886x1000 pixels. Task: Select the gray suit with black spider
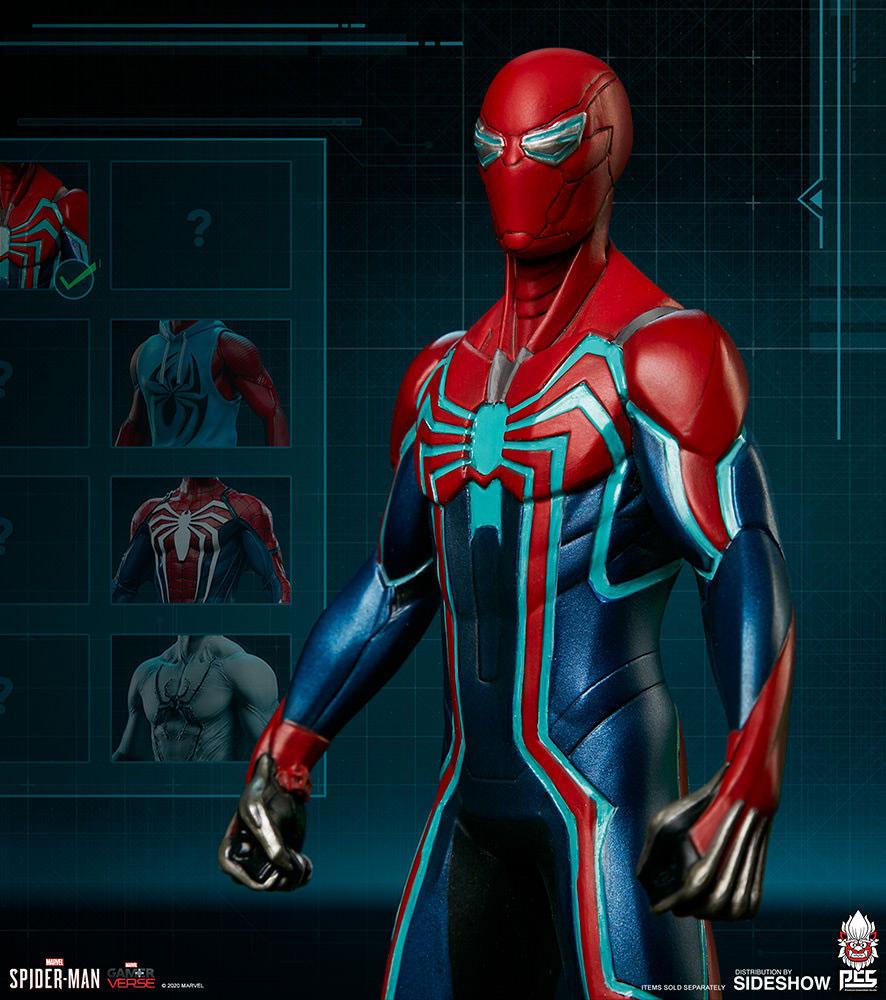(200, 697)
